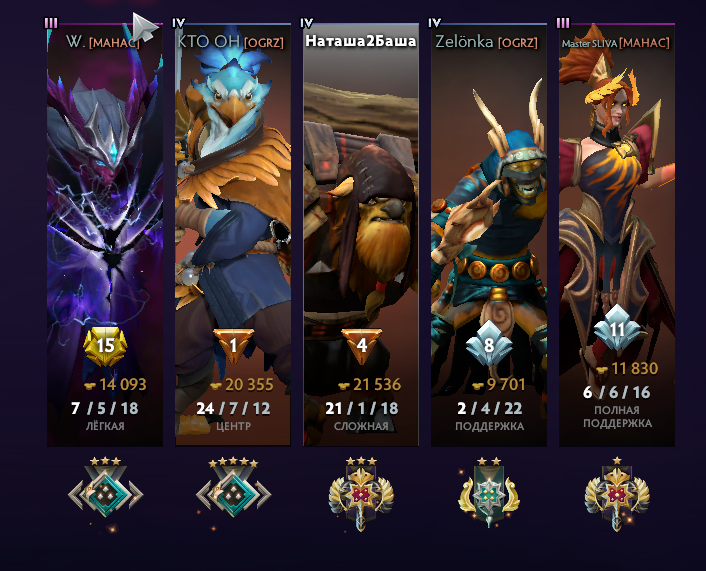The height and width of the screenshot is (571, 706).
Task: Choose the Master SLIVA [MAHAC] player name
Action: (615, 42)
